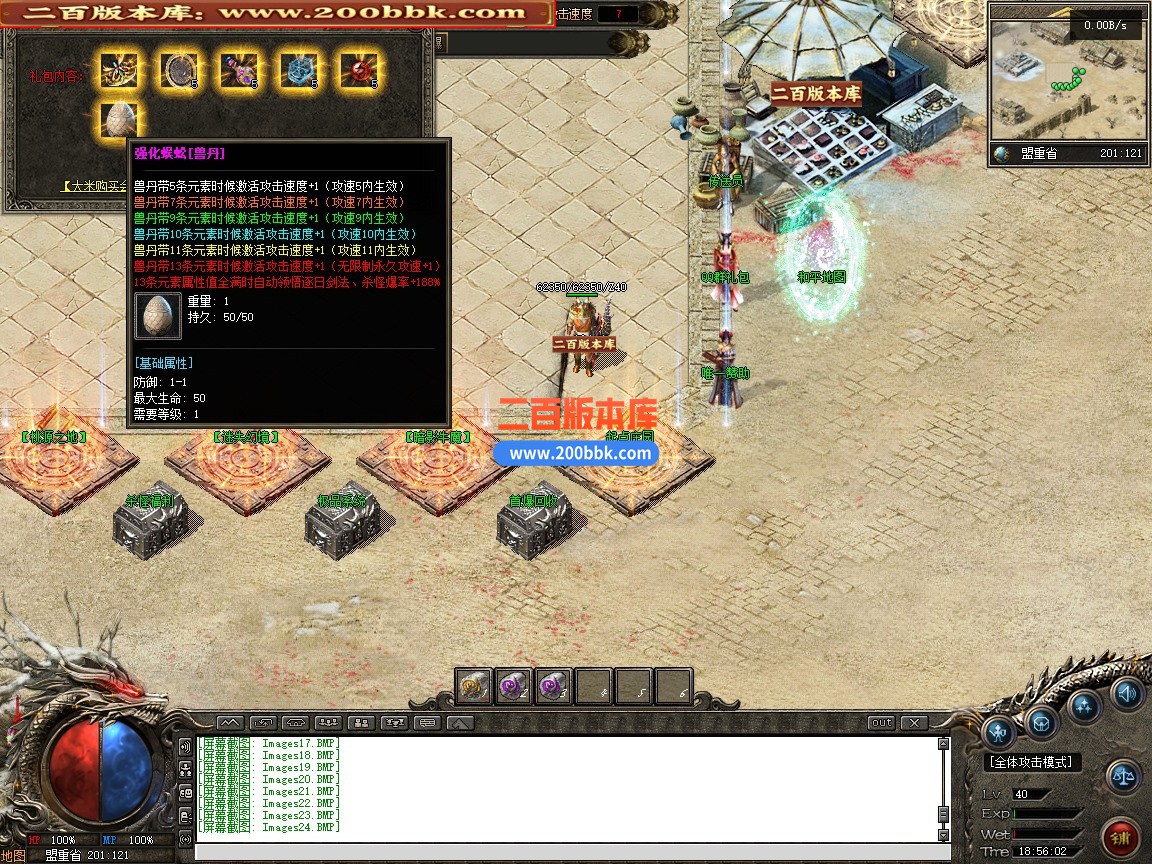Select the golden wings gift item
Image resolution: width=1152 pixels, height=864 pixels.
(119, 70)
